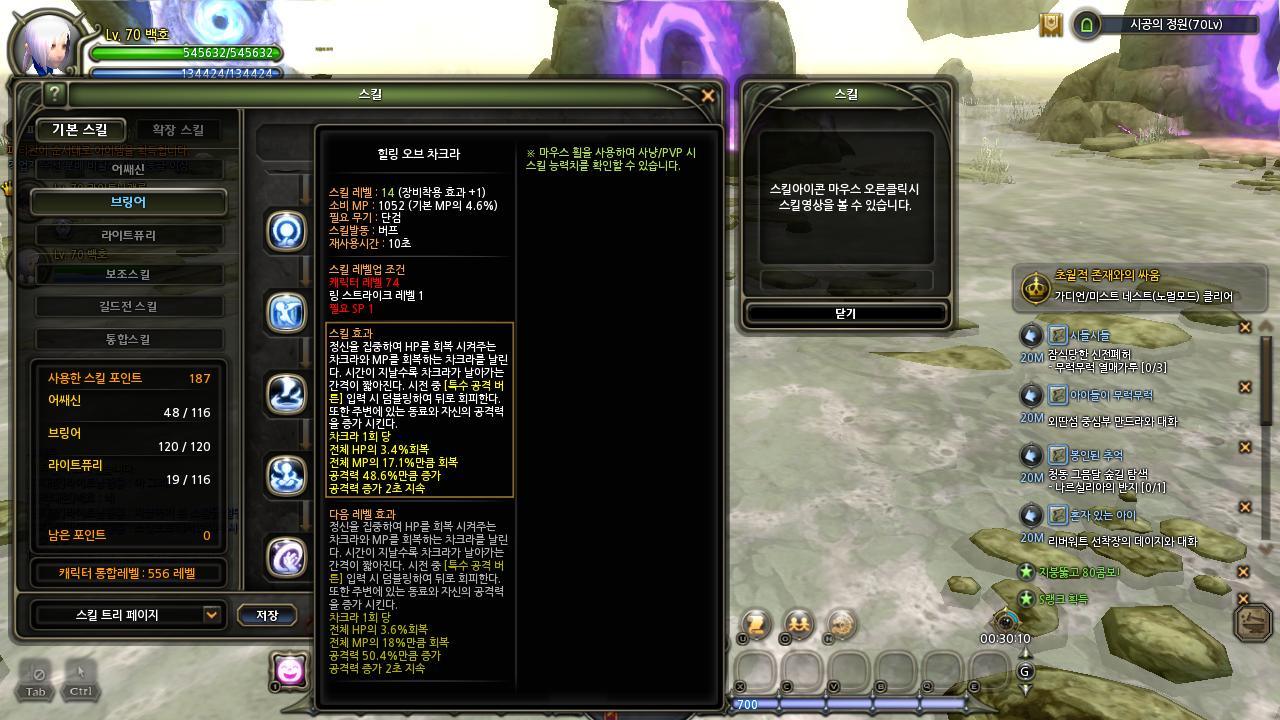Click the help question mark on the skill window
Screen dimensions: 1280x720
coord(55,95)
